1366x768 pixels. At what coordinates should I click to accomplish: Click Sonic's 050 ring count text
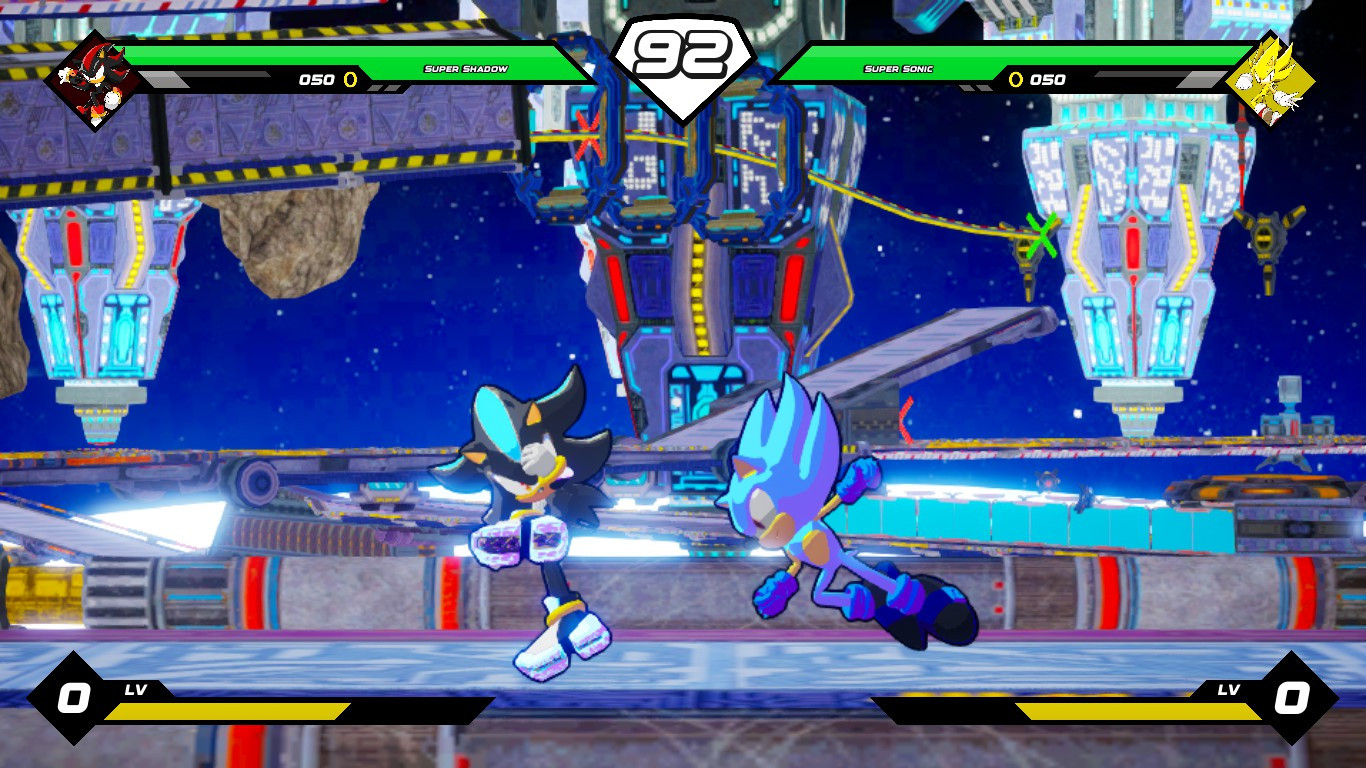click(1050, 80)
